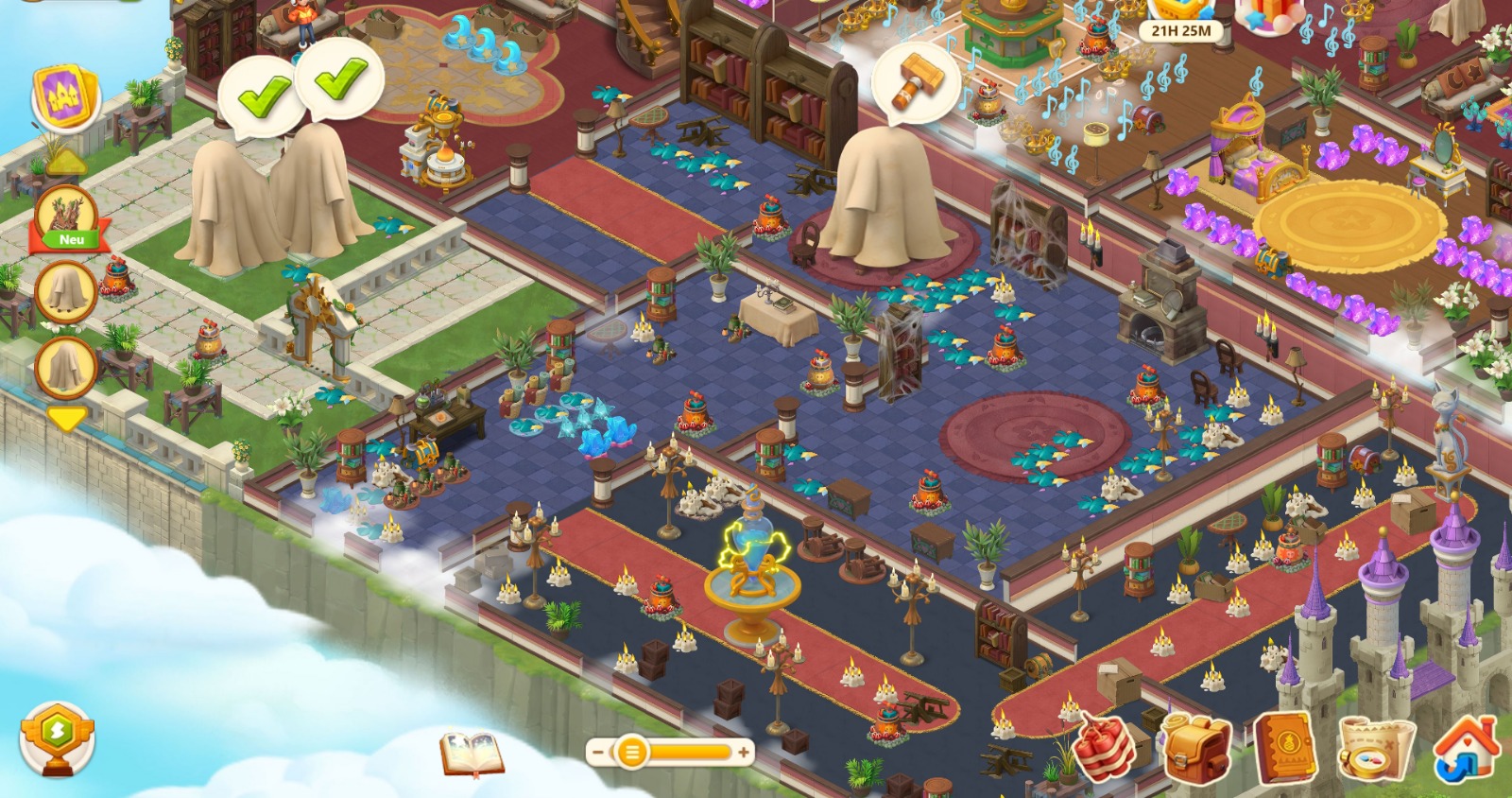Viewport: 1512px width, 798px height.
Task: Click the zoom slider handle
Action: pyautogui.click(x=630, y=753)
